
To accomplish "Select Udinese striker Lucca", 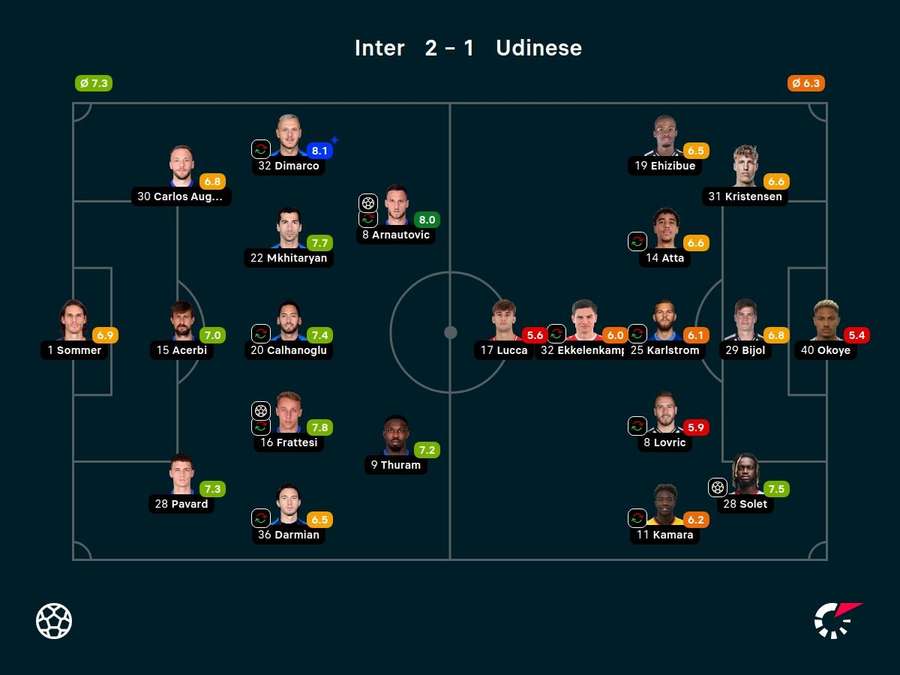I will pyautogui.click(x=504, y=321).
